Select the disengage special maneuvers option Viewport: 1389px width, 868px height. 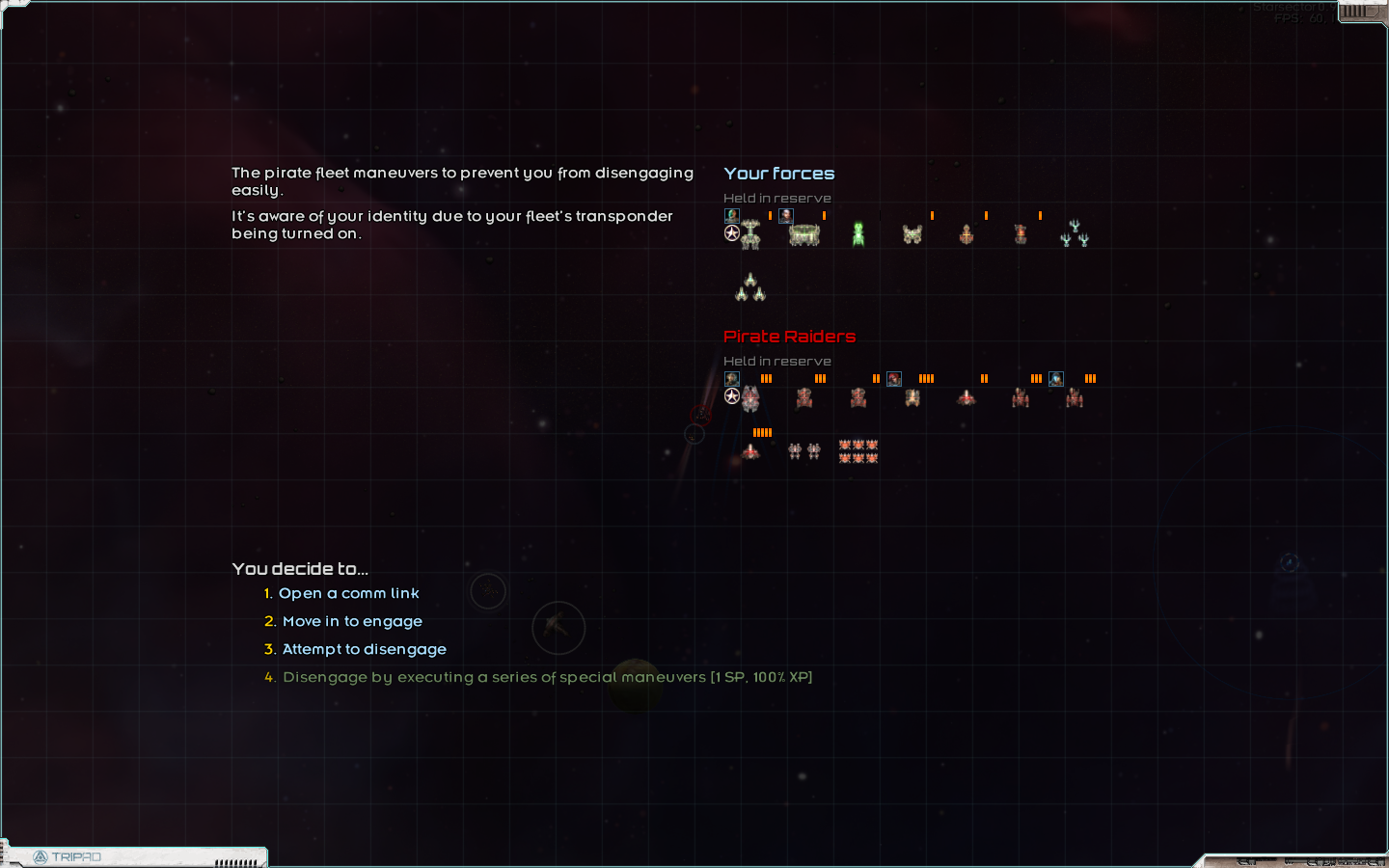tap(547, 677)
